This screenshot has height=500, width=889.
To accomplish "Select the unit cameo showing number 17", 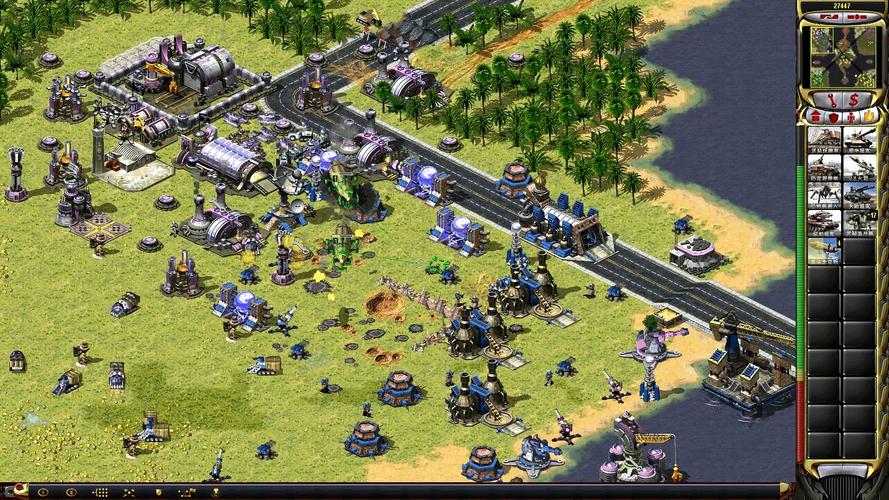I will pos(859,222).
